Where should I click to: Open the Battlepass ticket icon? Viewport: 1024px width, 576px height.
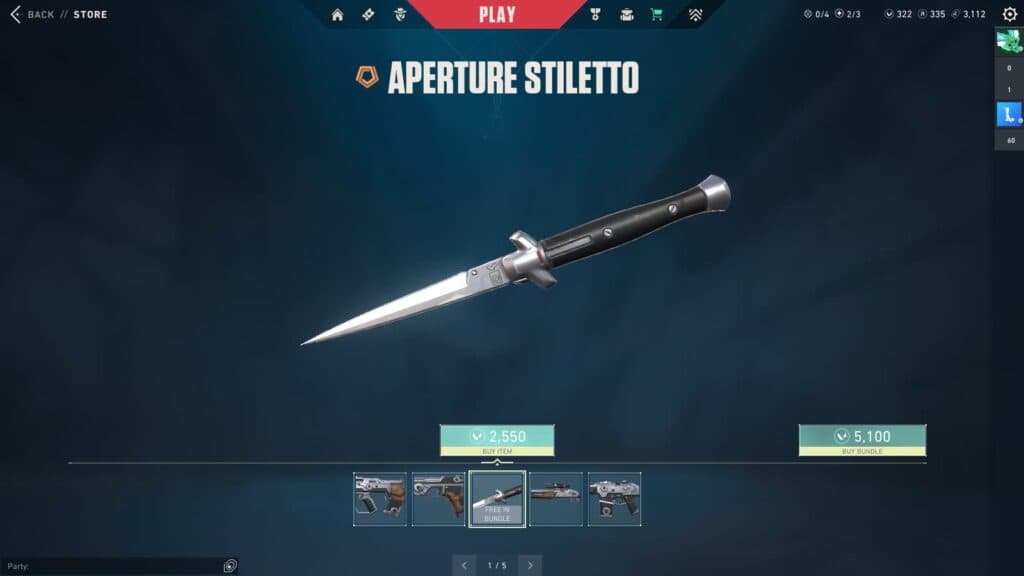tap(368, 14)
